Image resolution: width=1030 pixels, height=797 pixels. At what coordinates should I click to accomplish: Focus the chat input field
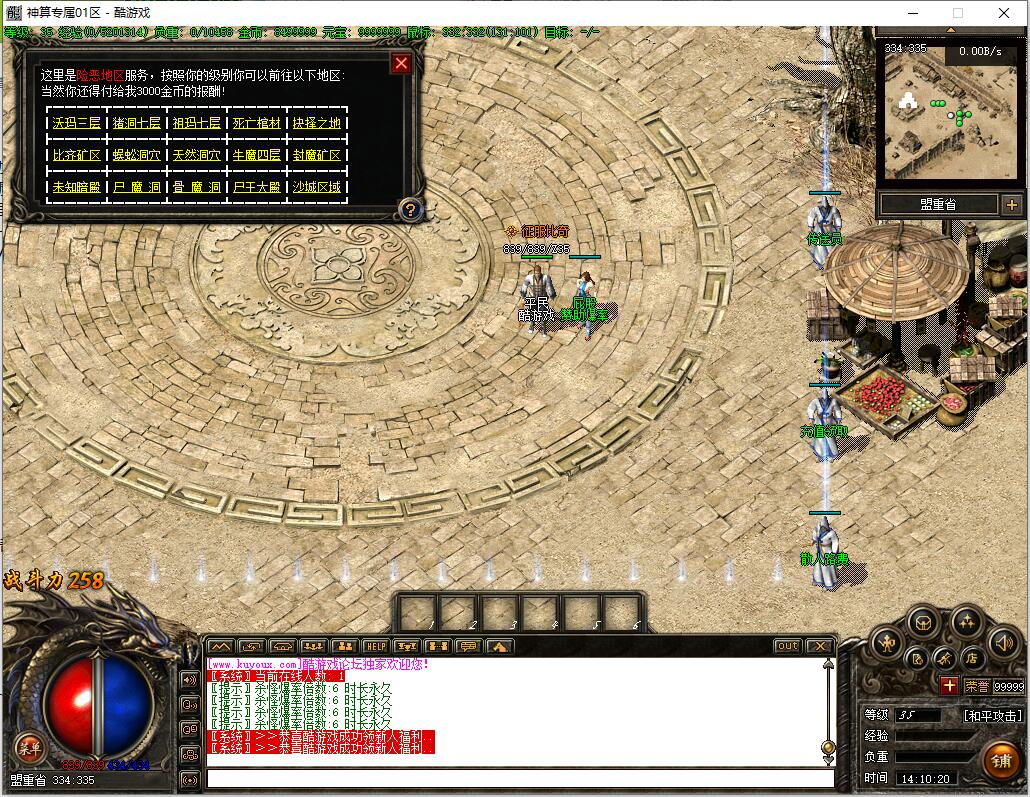pyautogui.click(x=520, y=778)
